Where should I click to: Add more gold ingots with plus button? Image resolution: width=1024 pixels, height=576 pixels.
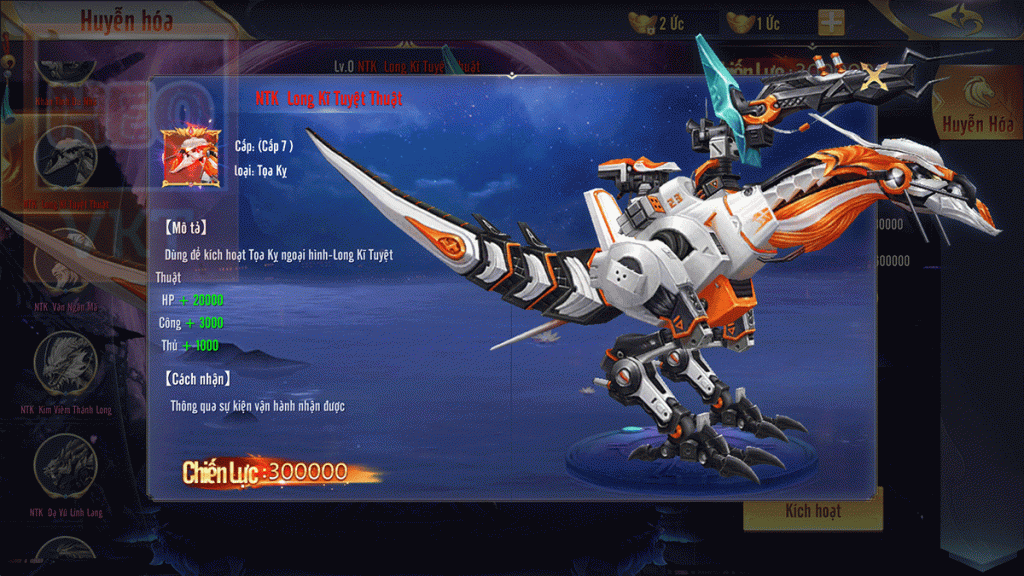[x=830, y=23]
